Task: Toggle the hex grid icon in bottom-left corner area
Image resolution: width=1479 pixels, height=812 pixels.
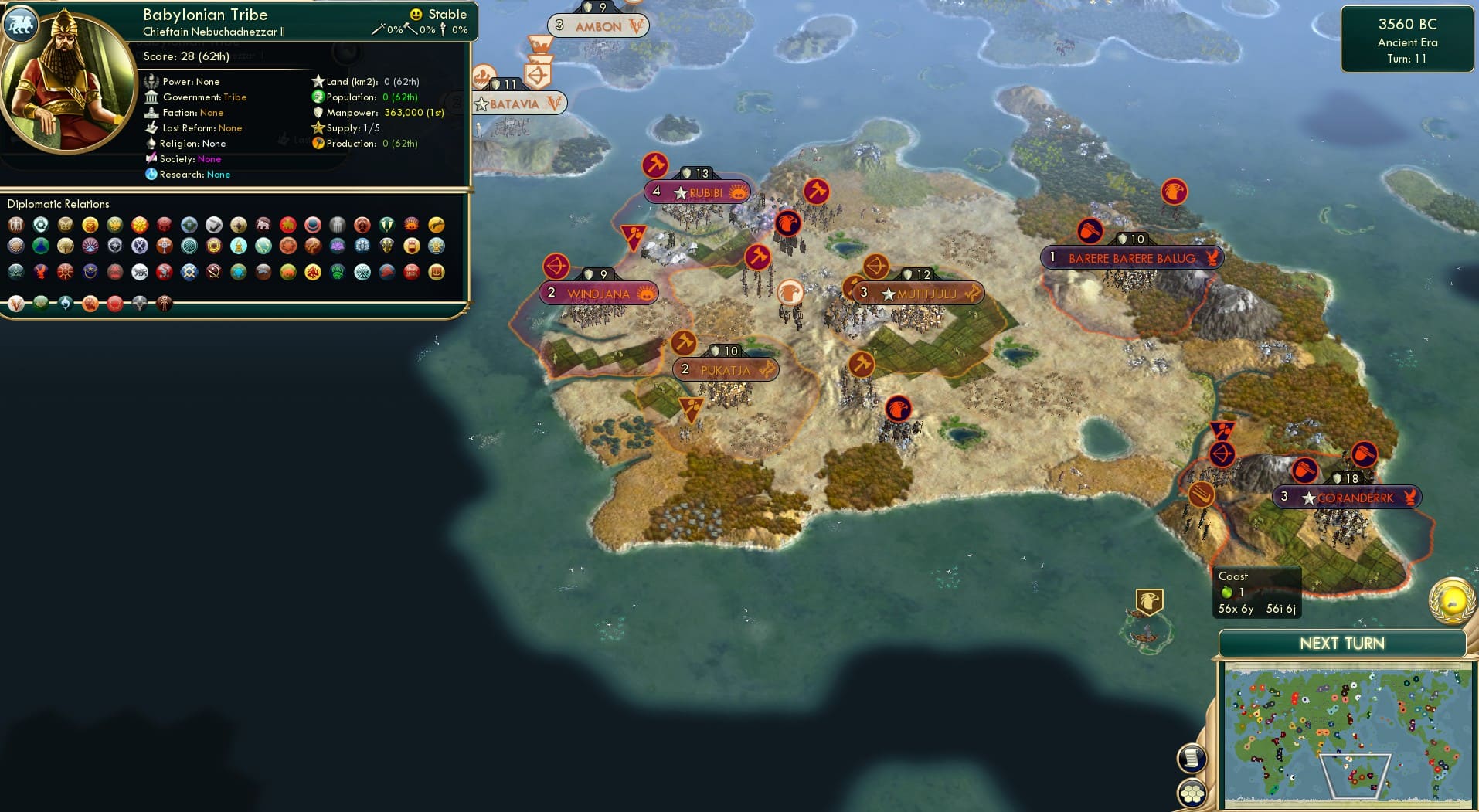Action: [x=1192, y=793]
